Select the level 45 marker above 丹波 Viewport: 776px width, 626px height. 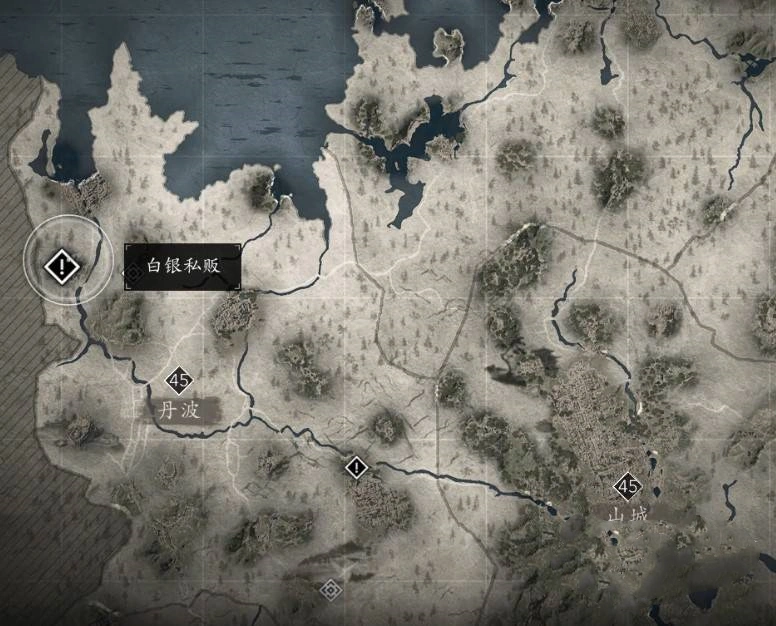point(180,380)
